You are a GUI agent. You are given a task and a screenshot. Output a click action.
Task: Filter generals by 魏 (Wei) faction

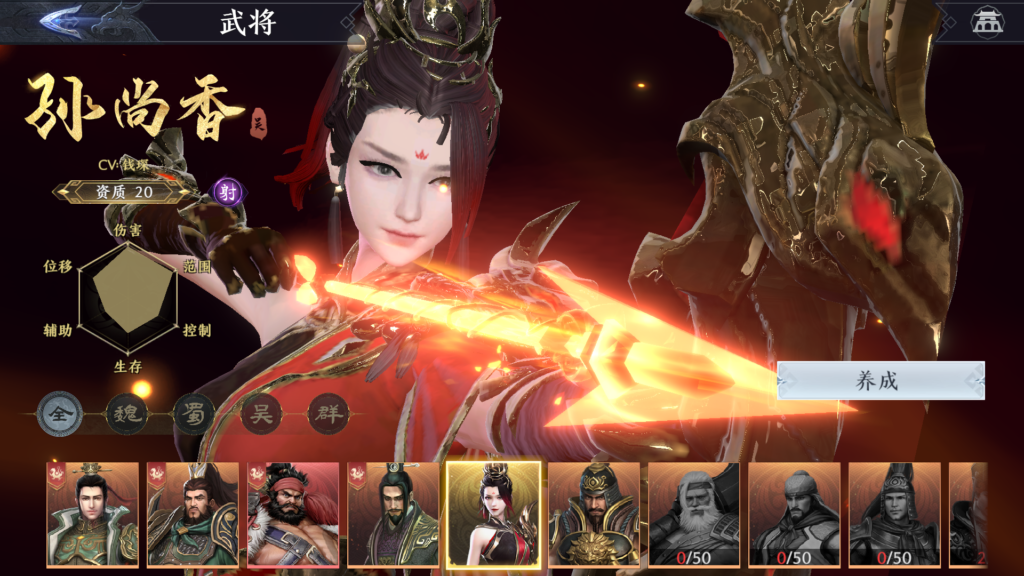click(126, 414)
